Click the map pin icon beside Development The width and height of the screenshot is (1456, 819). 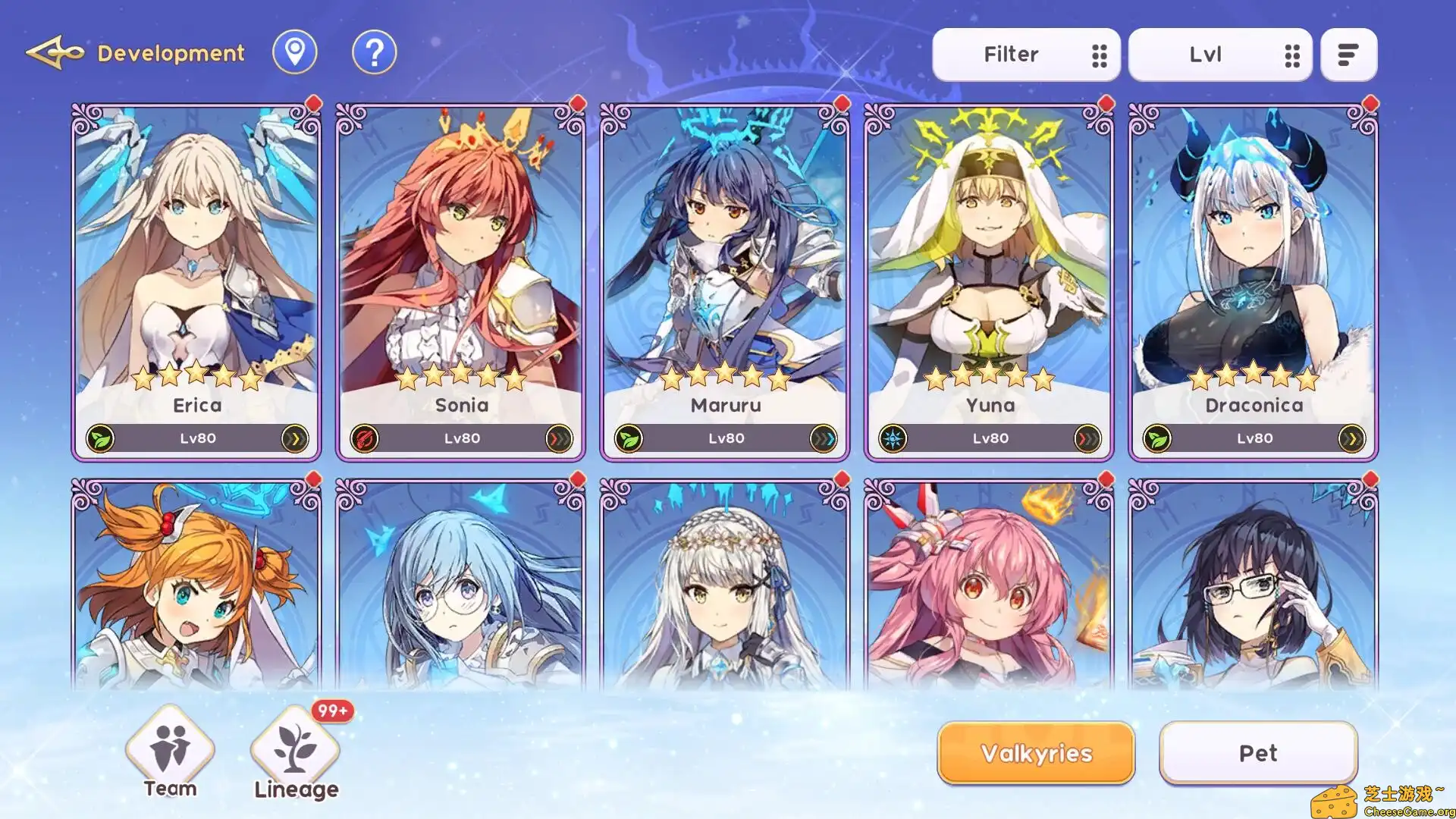point(295,52)
